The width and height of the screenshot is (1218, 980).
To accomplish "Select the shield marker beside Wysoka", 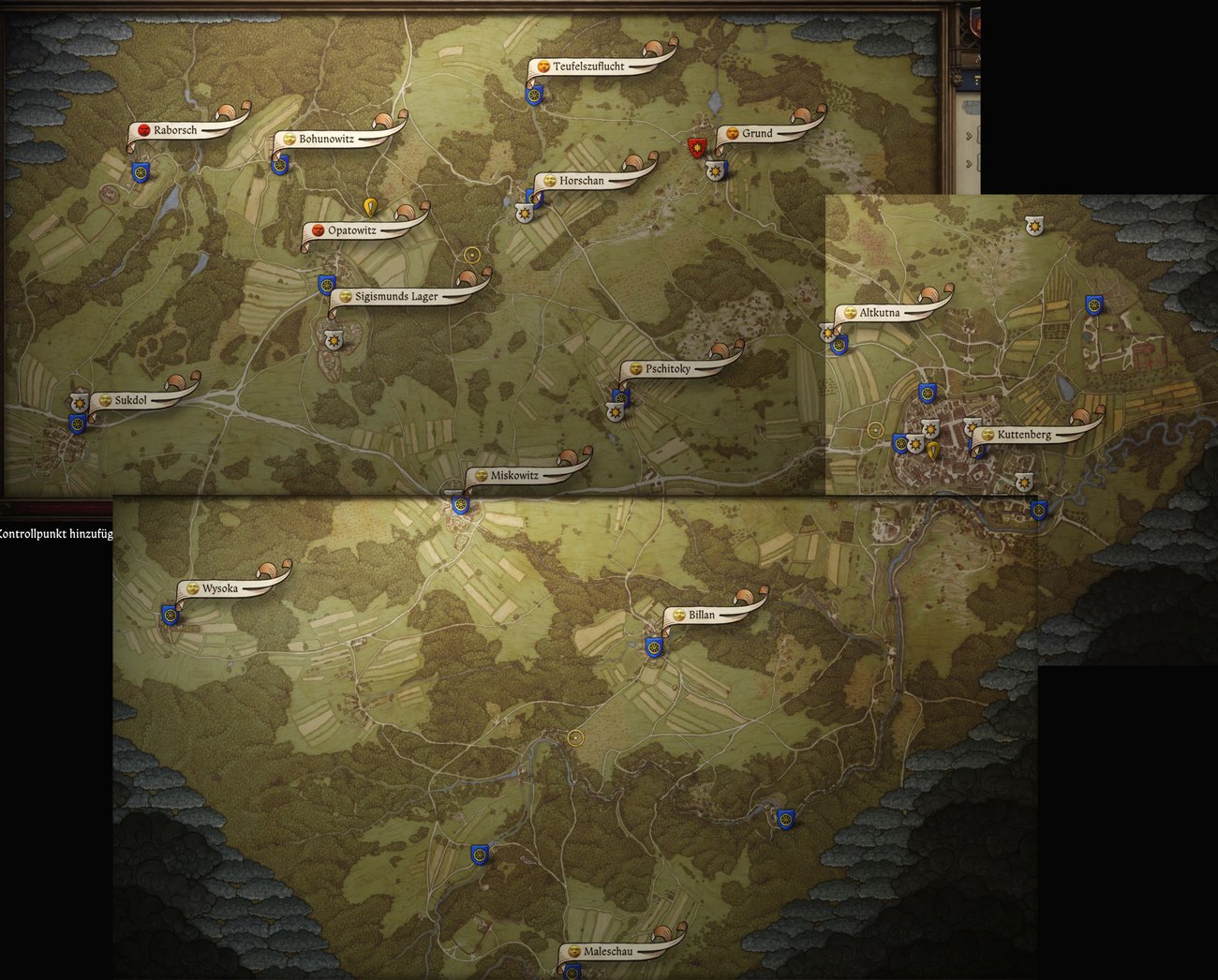I will point(169,616).
